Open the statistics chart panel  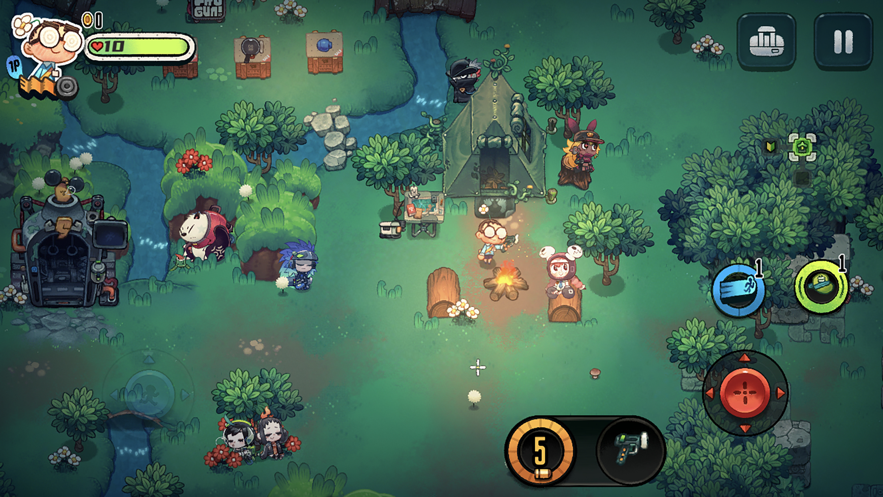click(x=766, y=41)
